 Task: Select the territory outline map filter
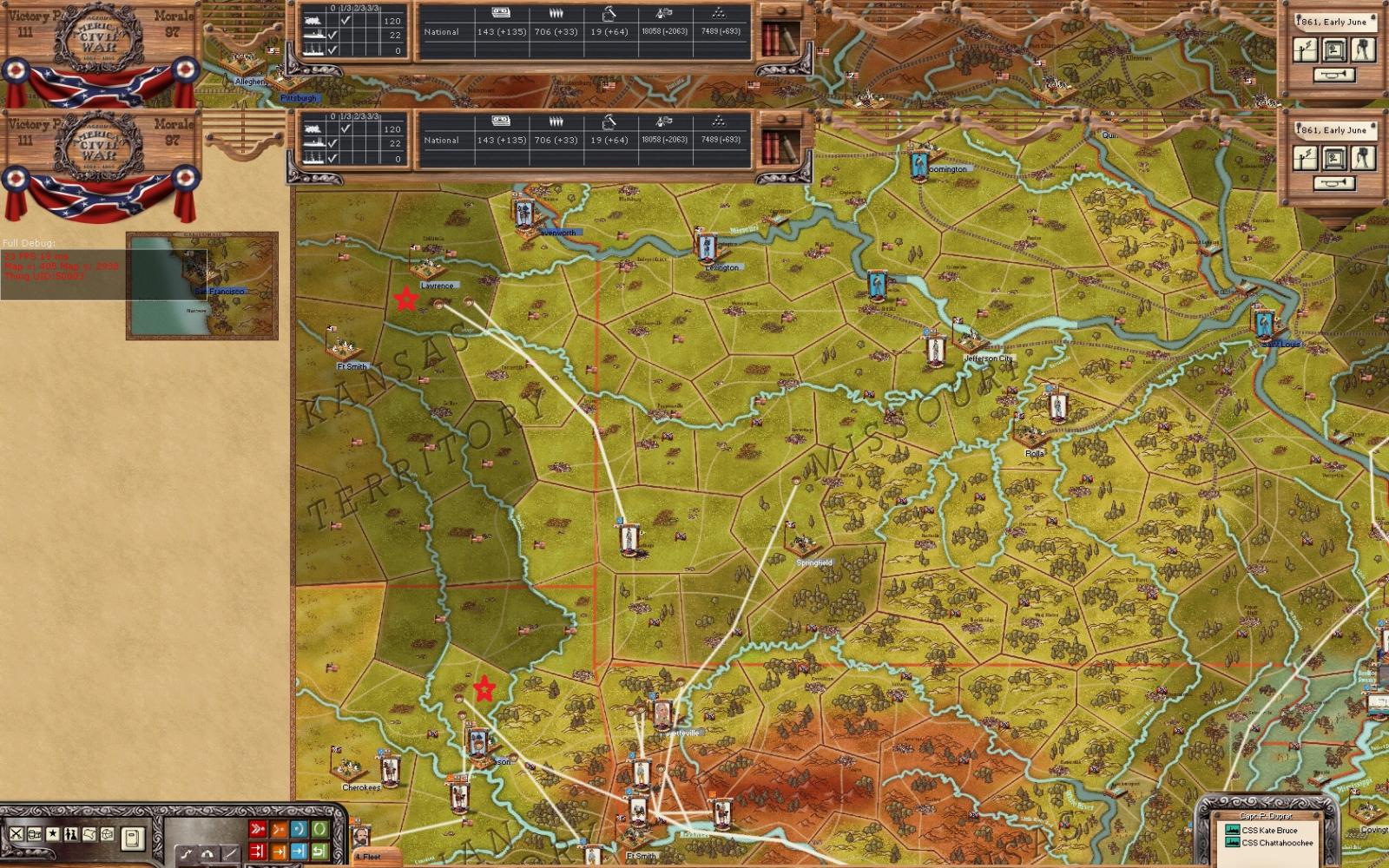coord(89,834)
